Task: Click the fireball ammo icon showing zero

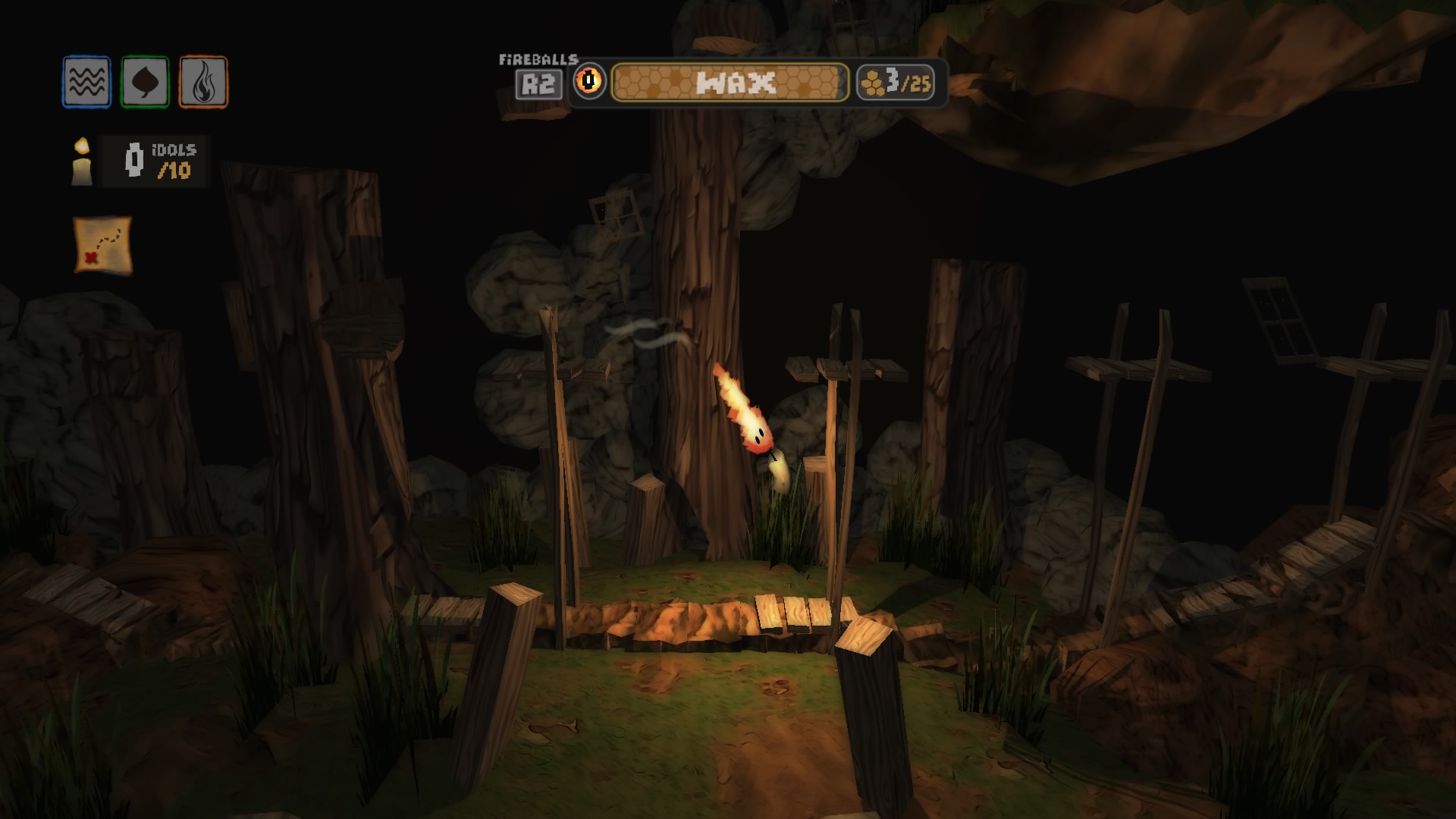Action: pyautogui.click(x=591, y=83)
